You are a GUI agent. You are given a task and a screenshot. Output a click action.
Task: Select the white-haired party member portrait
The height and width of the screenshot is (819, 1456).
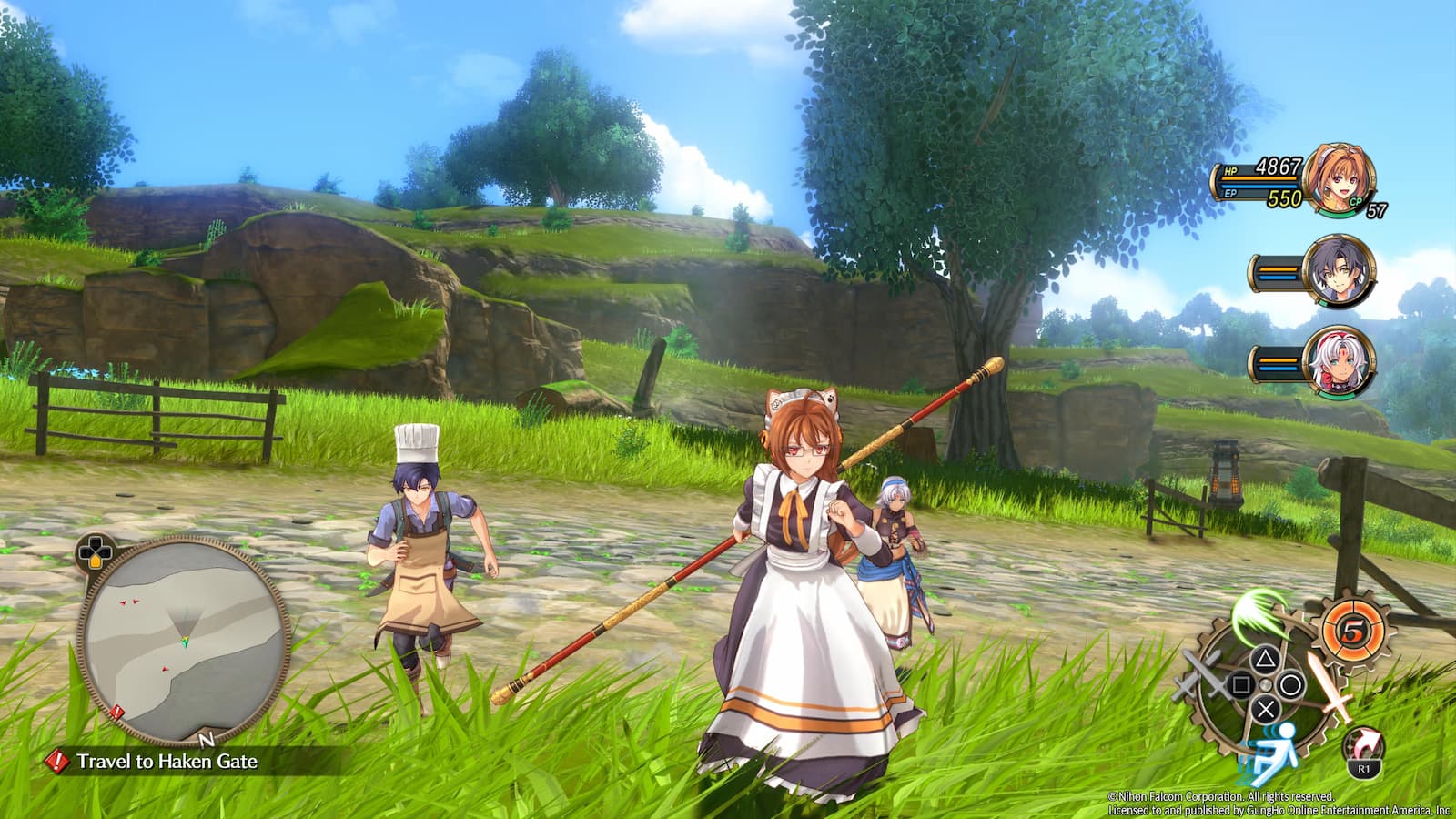pyautogui.click(x=1337, y=360)
